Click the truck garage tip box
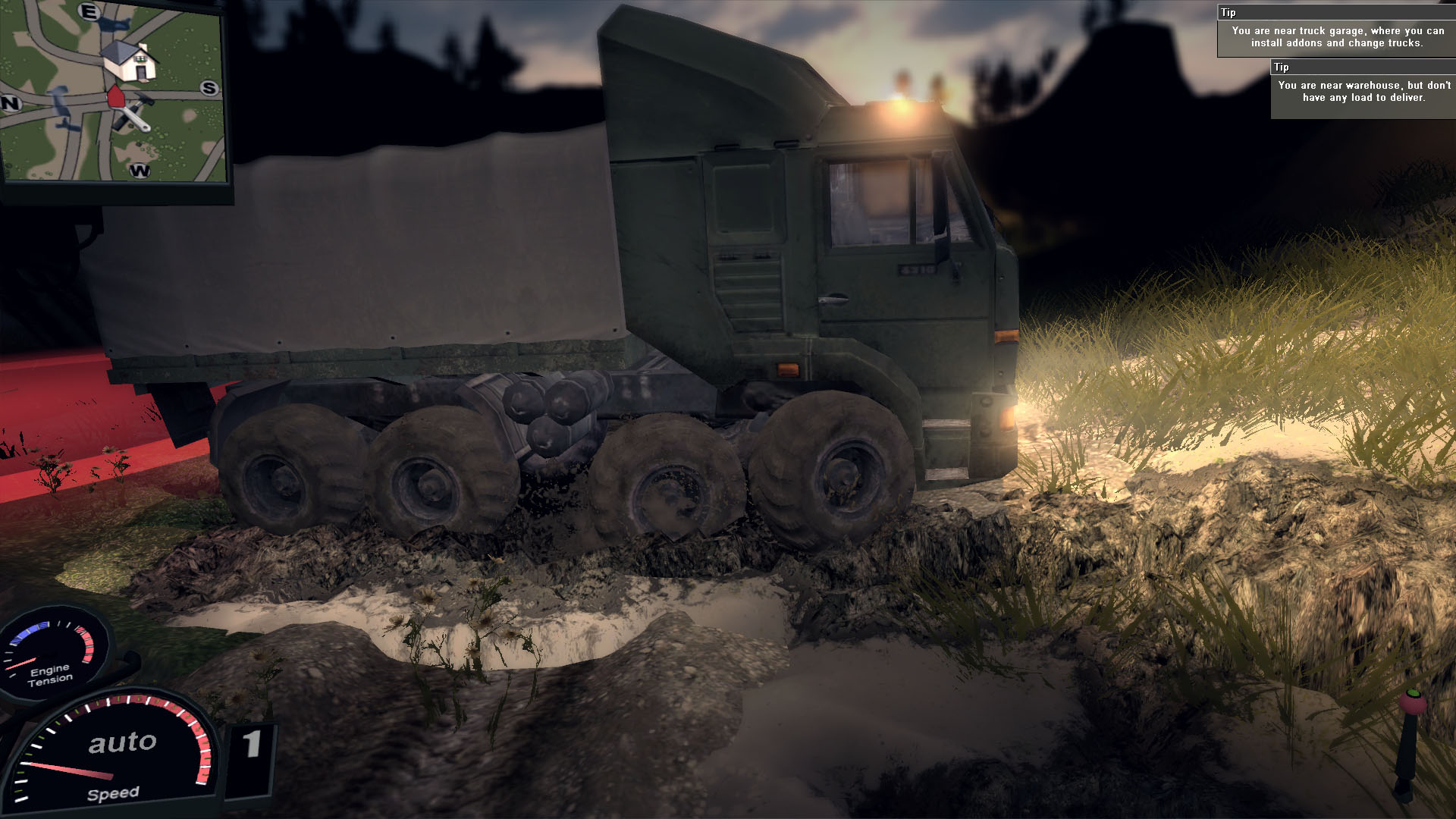Viewport: 1456px width, 819px height. (1336, 32)
